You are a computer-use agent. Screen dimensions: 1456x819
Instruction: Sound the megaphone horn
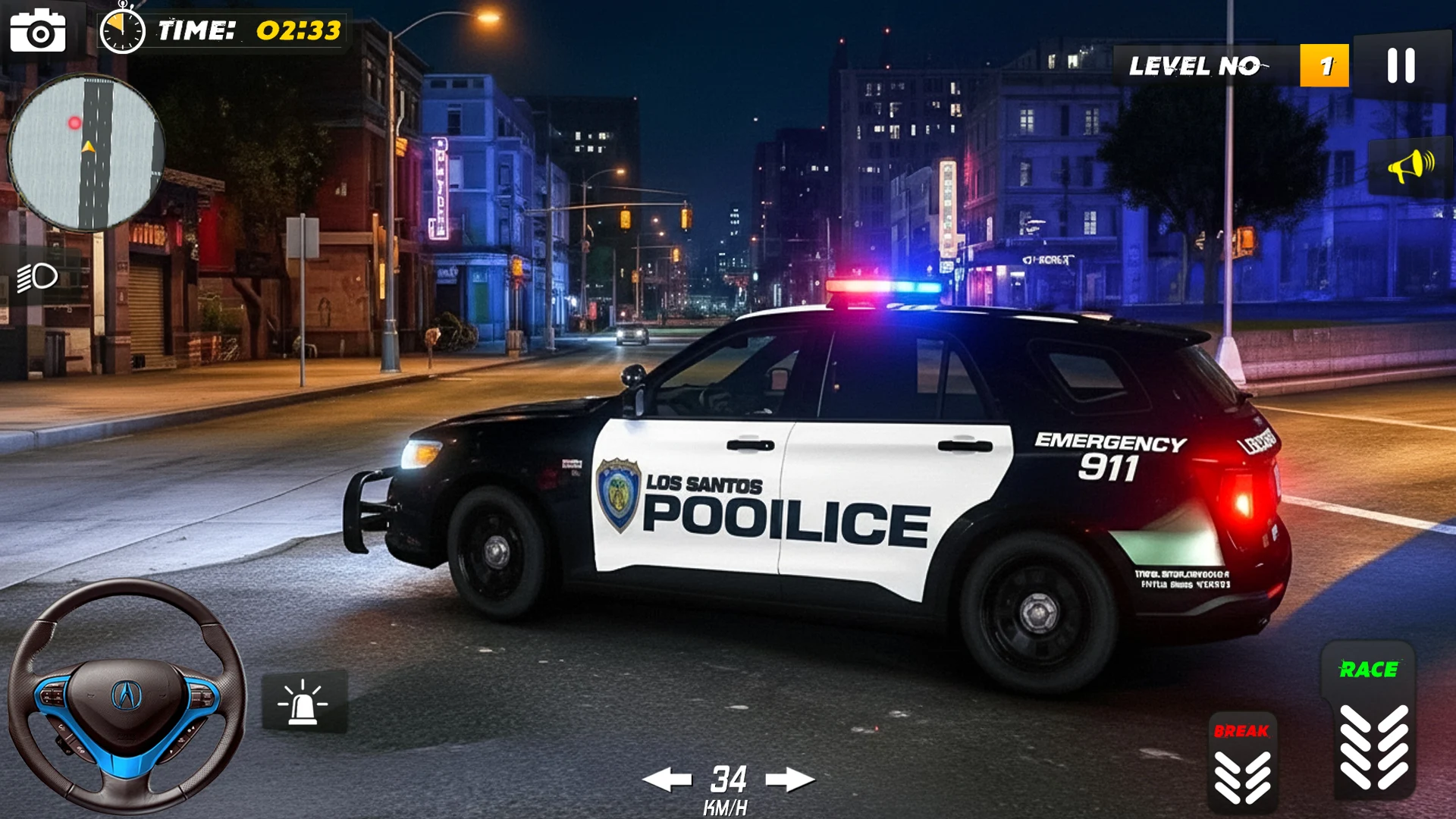click(x=1410, y=166)
